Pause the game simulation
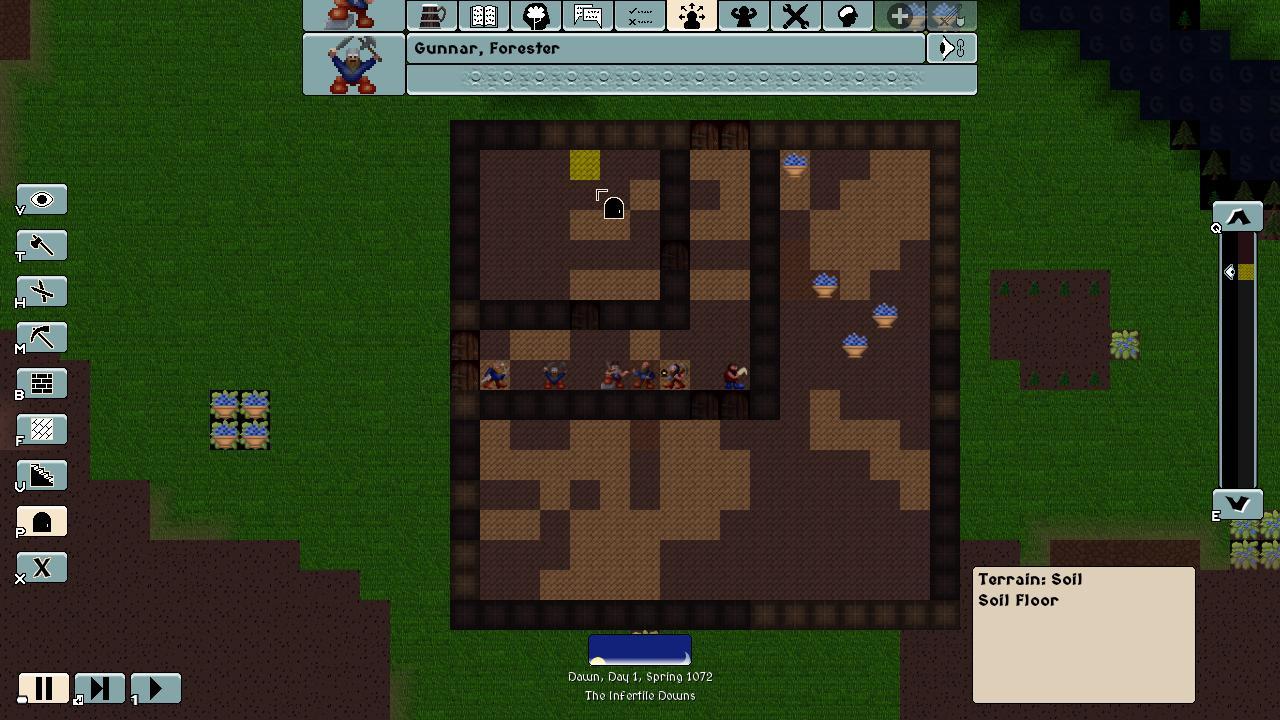The image size is (1280, 720). (44, 688)
